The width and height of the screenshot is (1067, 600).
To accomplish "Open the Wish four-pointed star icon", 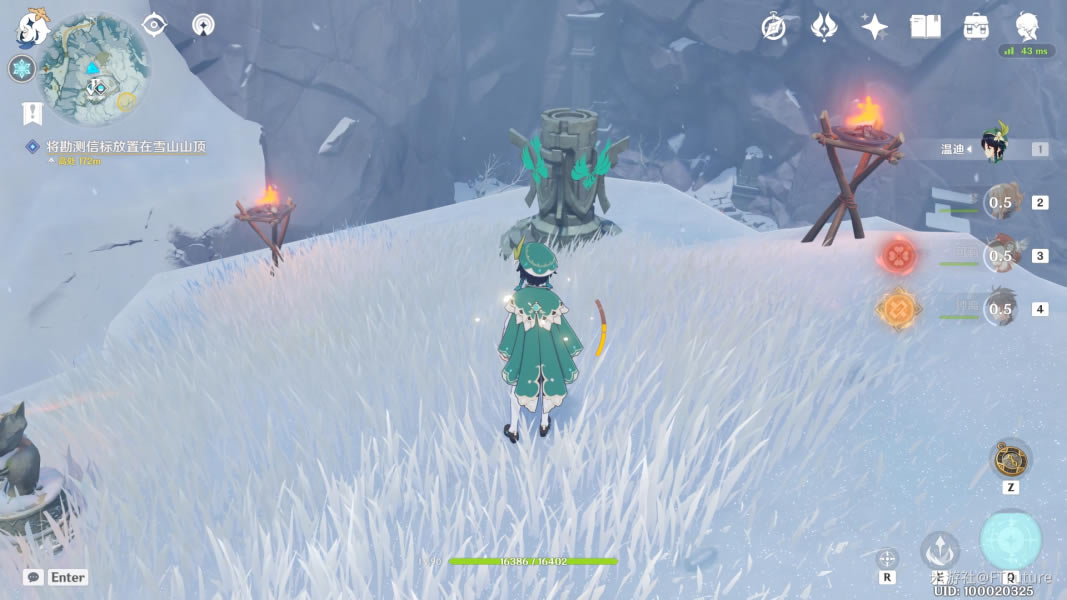I will coord(875,27).
